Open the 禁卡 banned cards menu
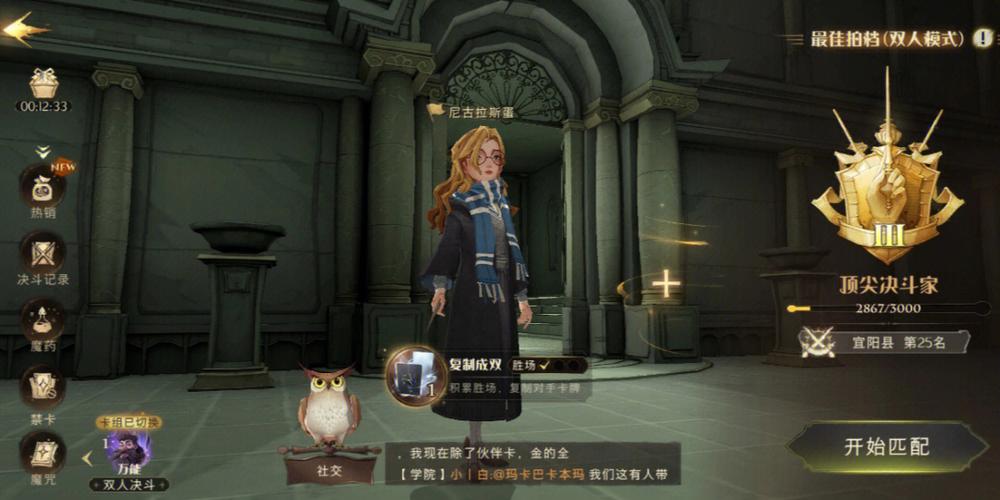The image size is (1000, 500). pos(43,390)
